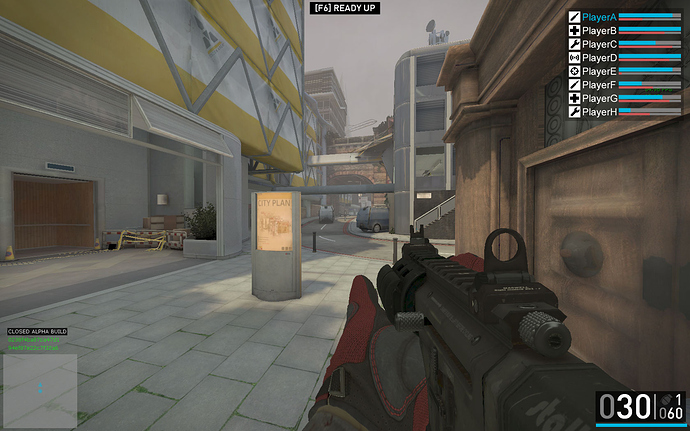
Task: Click PlayerF in the squad list
Action: (x=599, y=85)
